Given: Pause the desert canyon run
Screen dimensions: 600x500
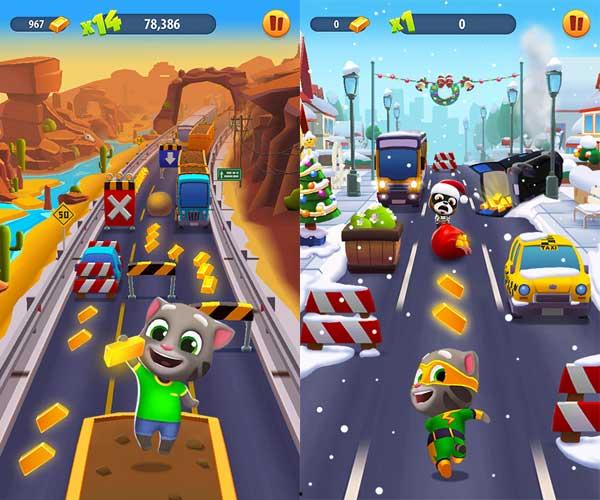Looking at the screenshot, I should [275, 23].
